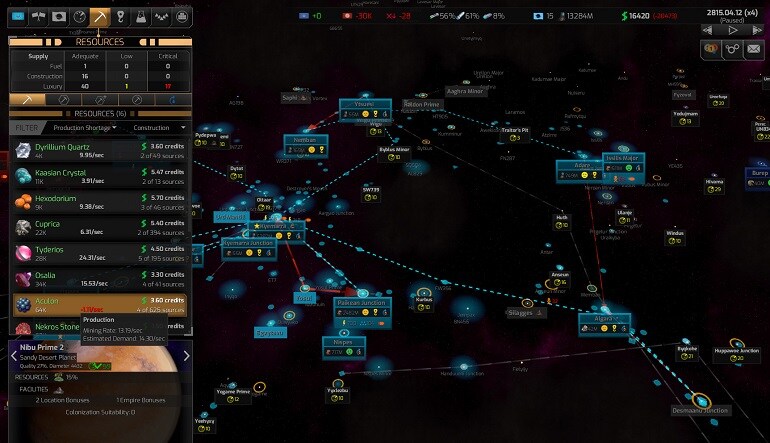The width and height of the screenshot is (770, 443).
Task: Open the pickaxe resources tab in top toolbar
Action: click(99, 17)
